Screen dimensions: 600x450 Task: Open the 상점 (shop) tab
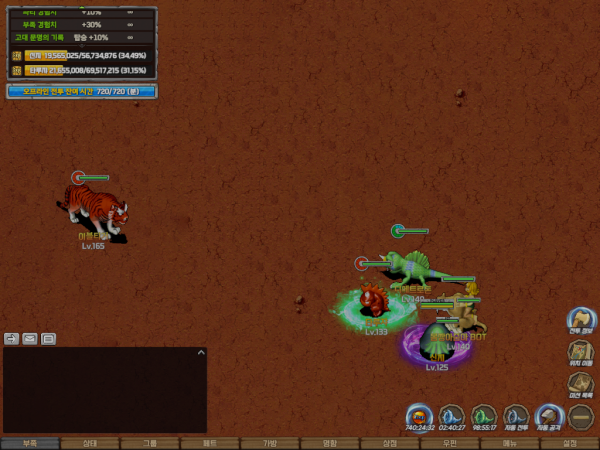point(390,443)
